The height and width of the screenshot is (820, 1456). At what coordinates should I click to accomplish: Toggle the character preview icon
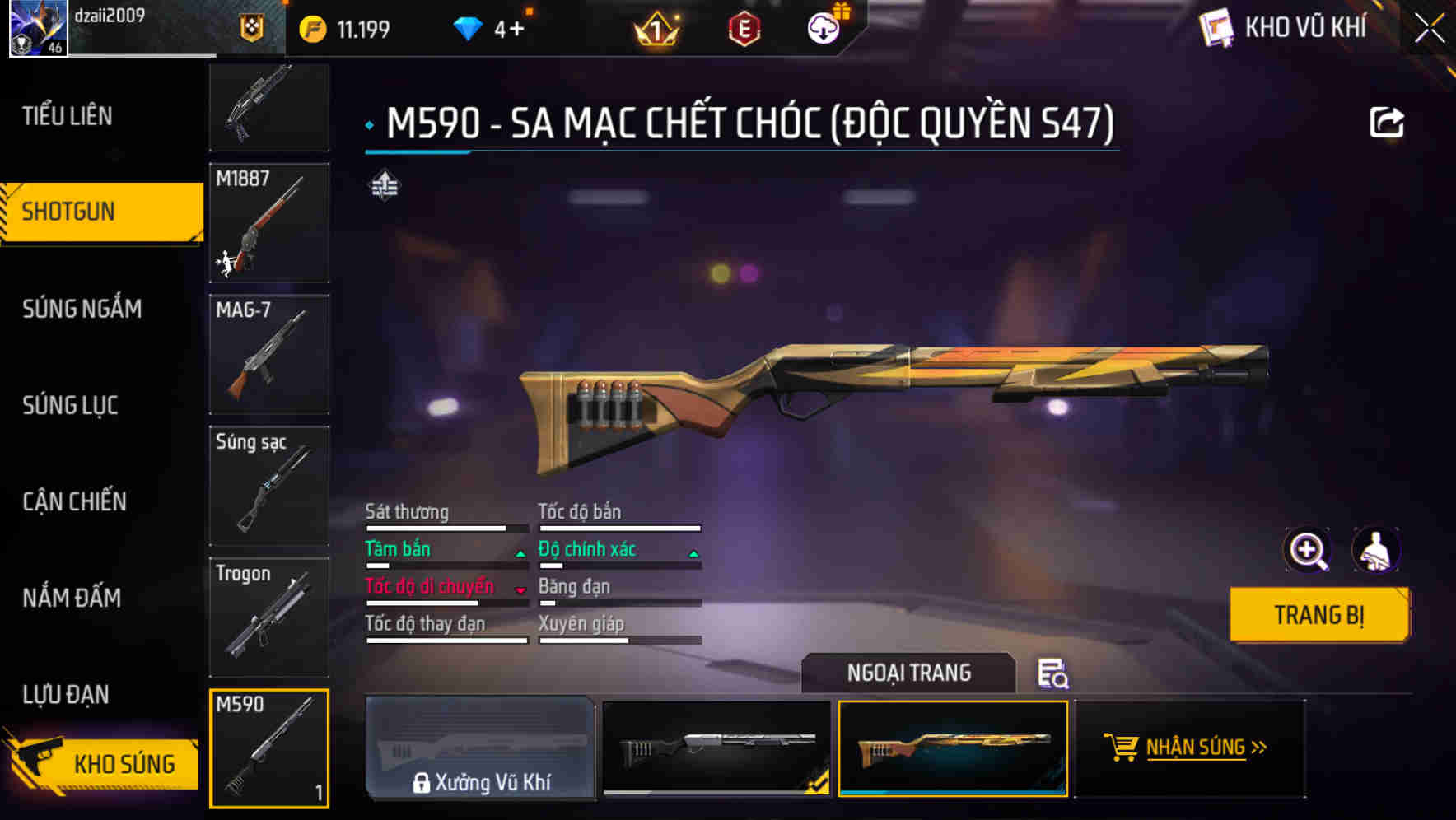point(1376,550)
